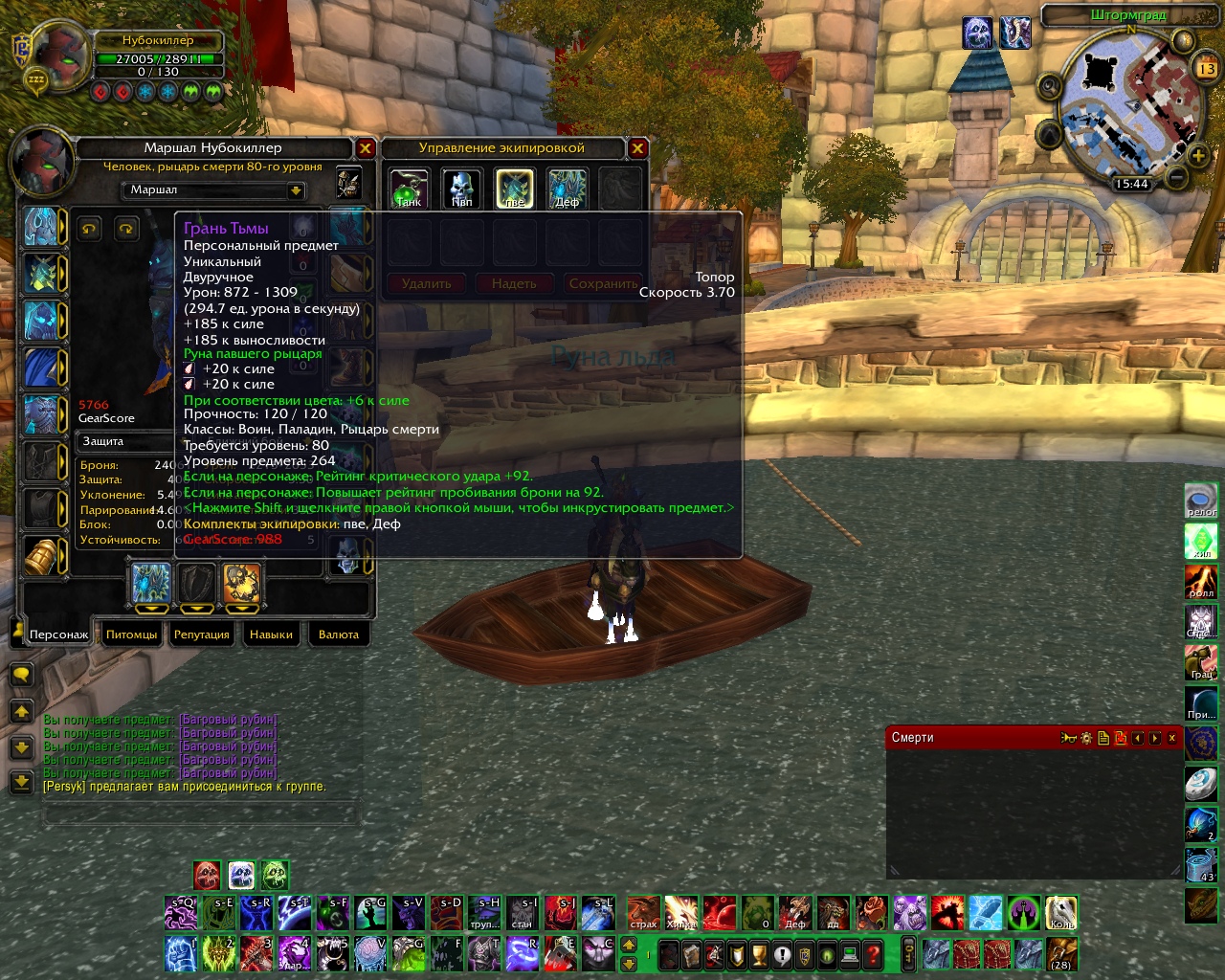Pick the Деф equipment set
Screen dimensions: 1225x980
[567, 188]
